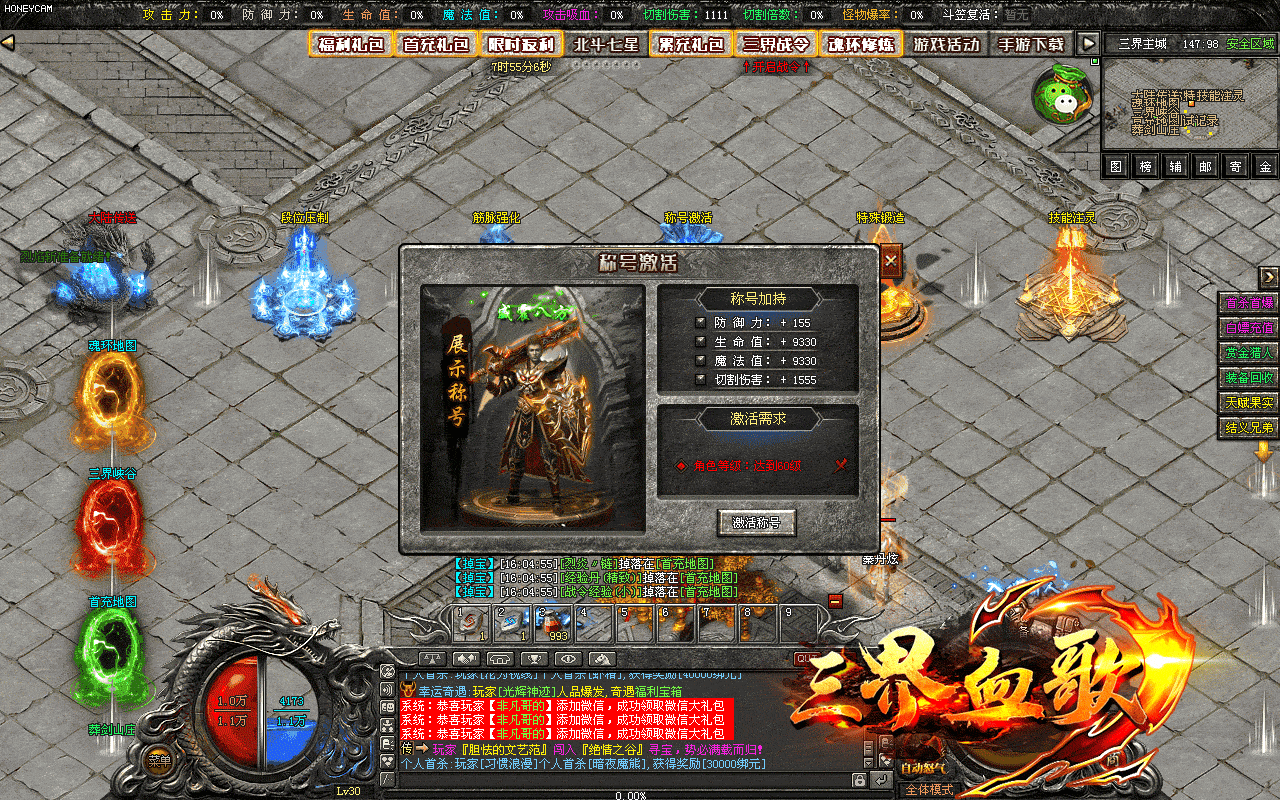Select the 限时返利 timed rebate button
Viewport: 1280px width, 800px height.
coord(521,44)
